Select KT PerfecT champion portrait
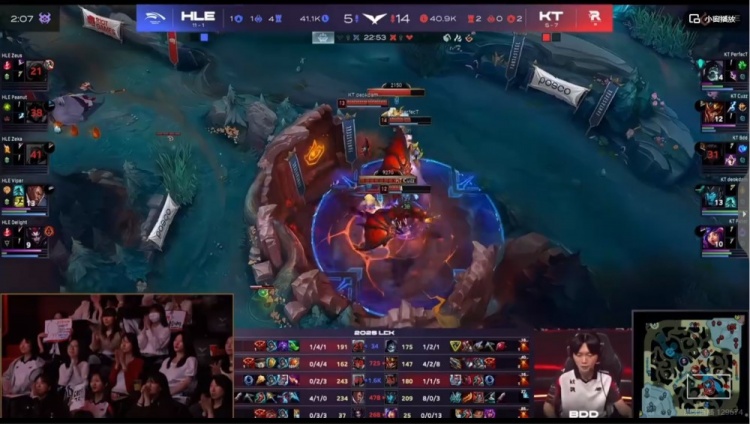 (x=713, y=71)
